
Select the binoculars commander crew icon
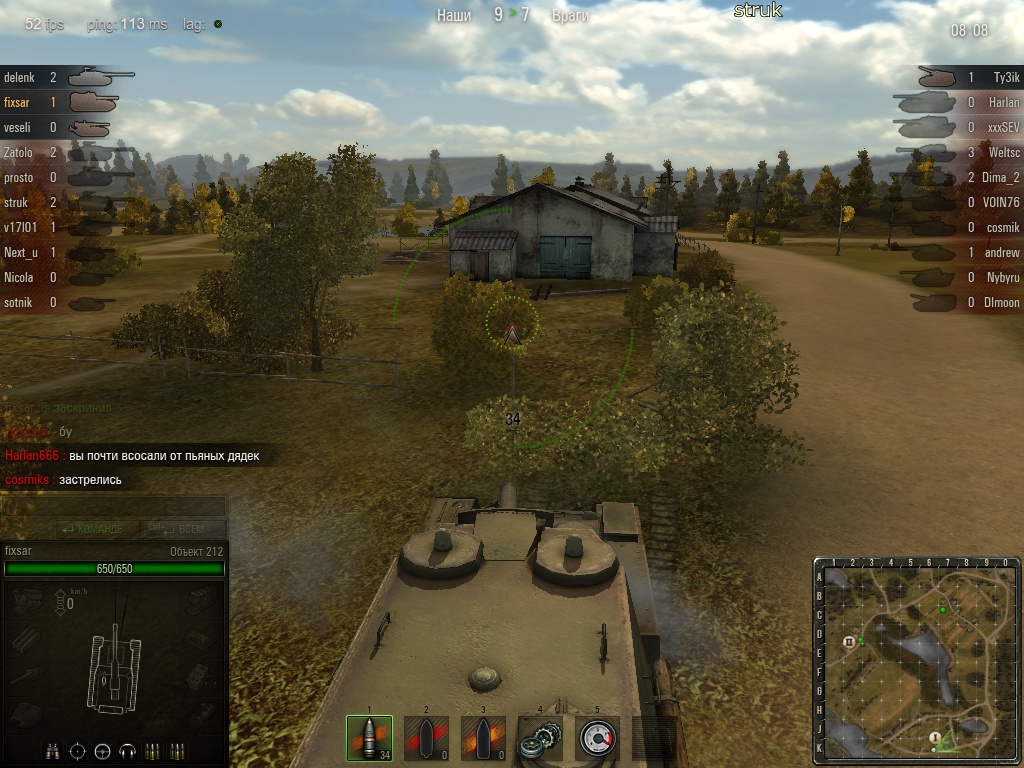click(52, 750)
